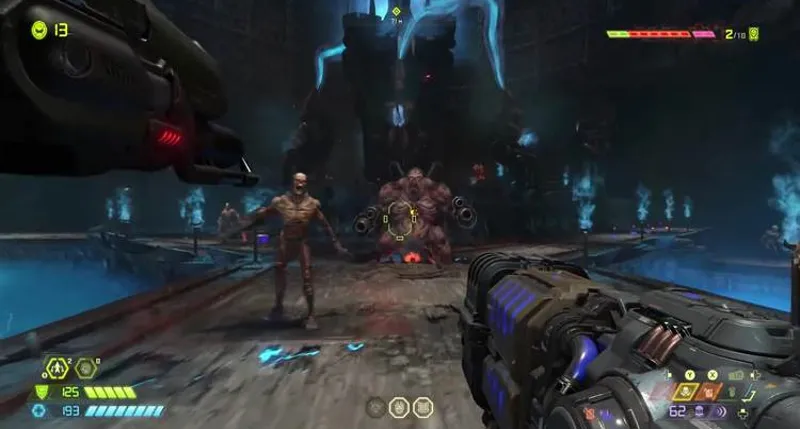Click the extra lives helmet icon
The height and width of the screenshot is (429, 800).
click(x=39, y=29)
